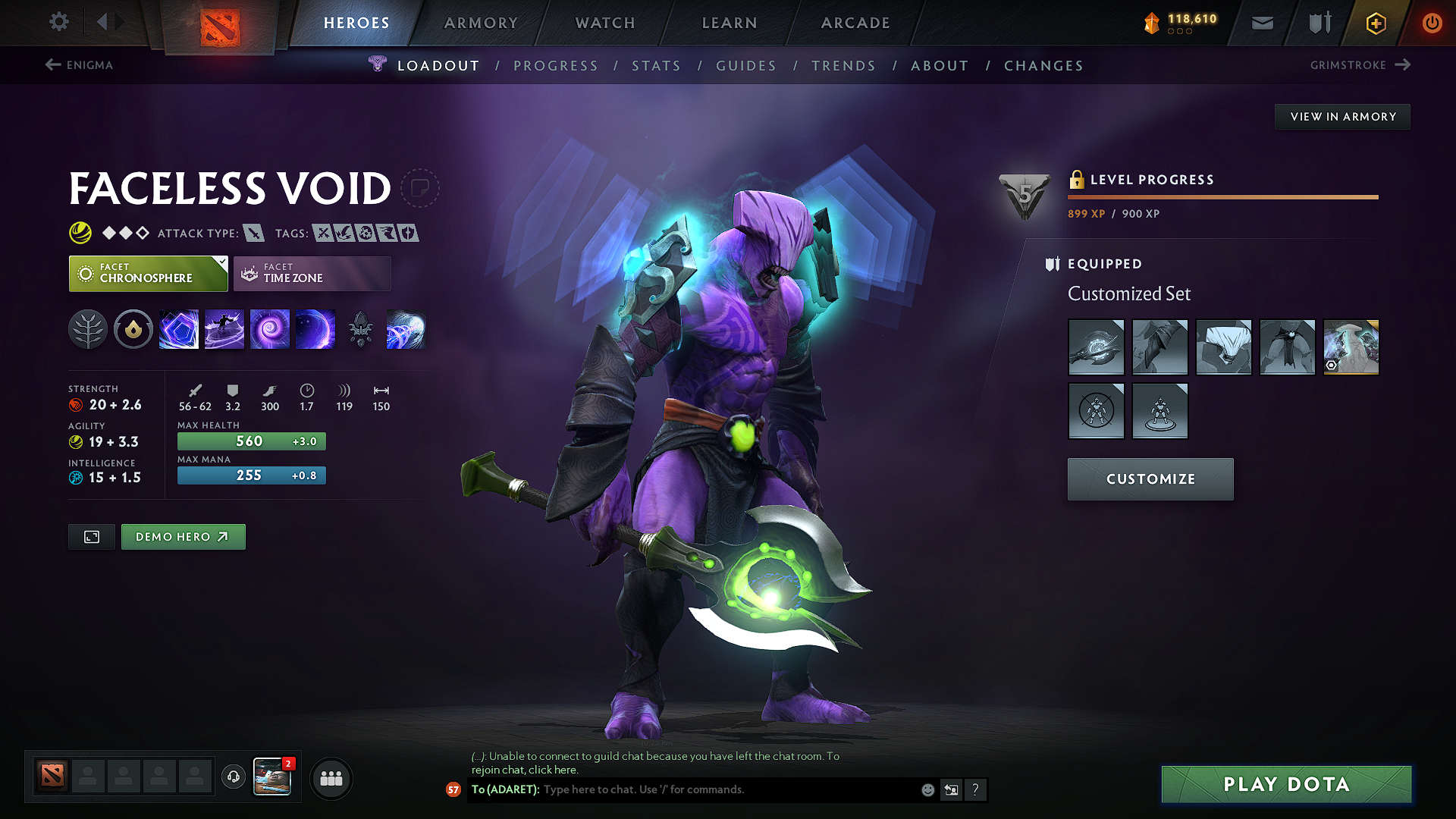
Task: Hide cosmetics with the crossed-out model thumbnail
Action: click(x=1097, y=411)
